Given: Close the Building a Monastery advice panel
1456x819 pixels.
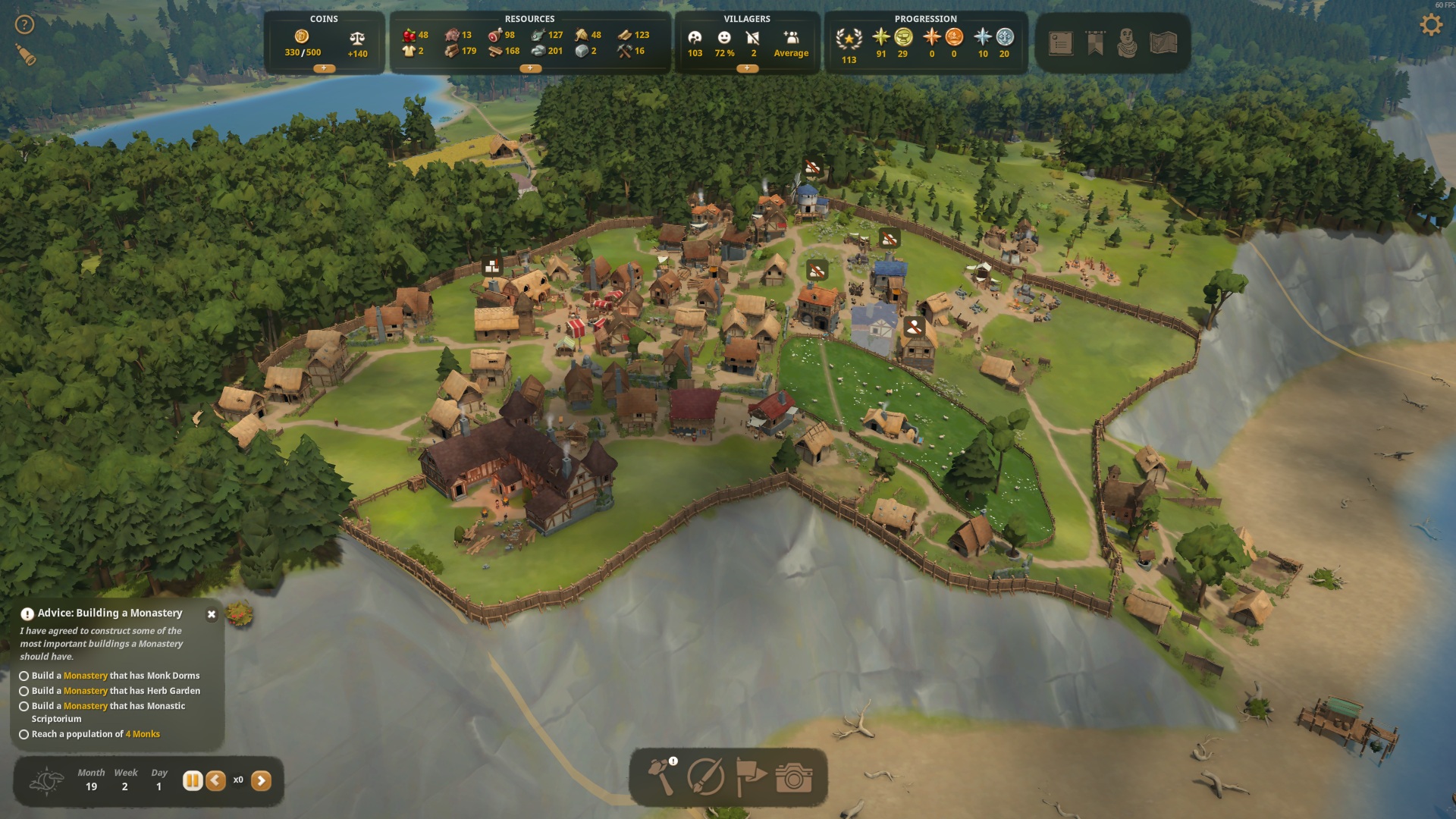Looking at the screenshot, I should tap(212, 614).
